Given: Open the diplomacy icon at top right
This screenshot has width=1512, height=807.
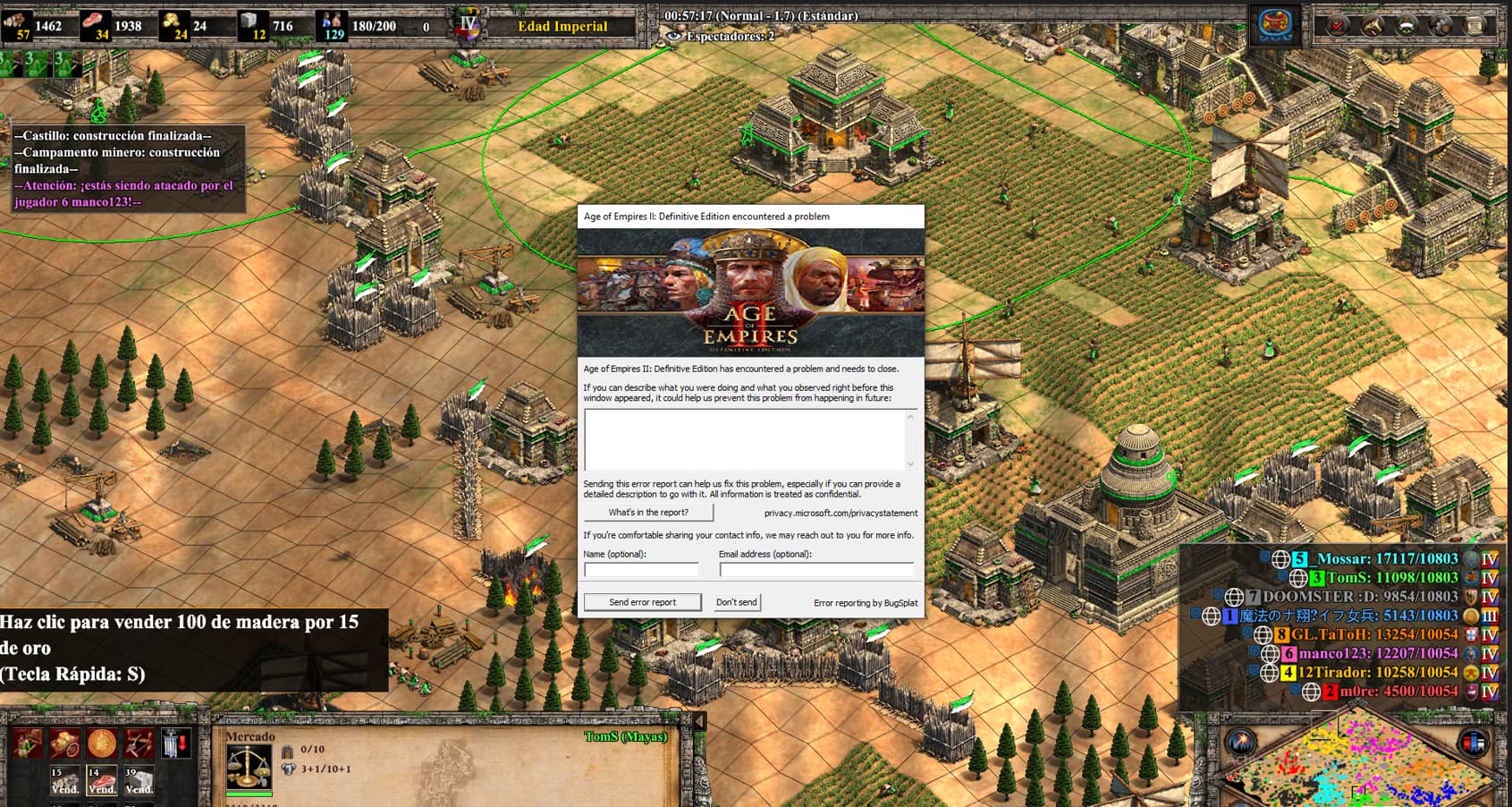Looking at the screenshot, I should (1407, 25).
